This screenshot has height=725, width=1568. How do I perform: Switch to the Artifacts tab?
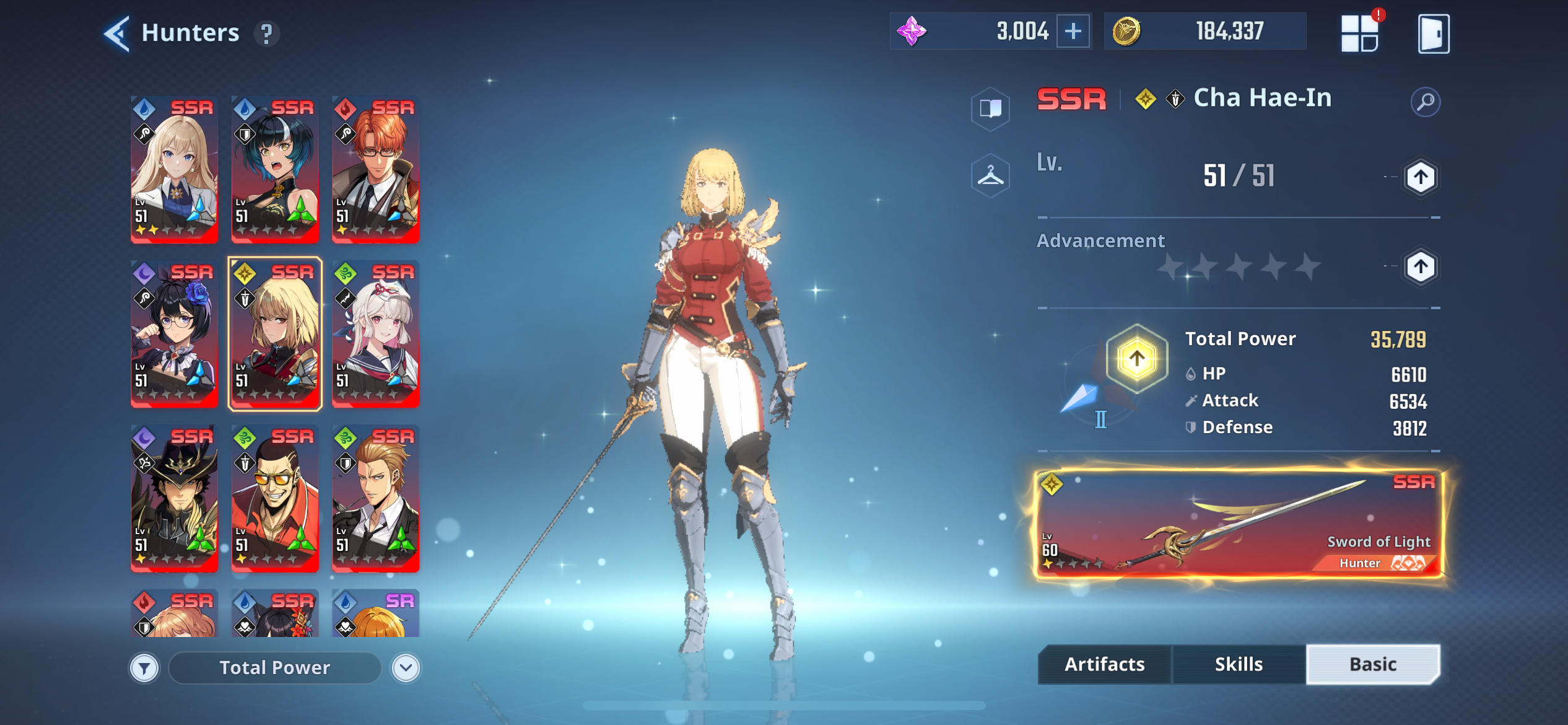pos(1104,664)
